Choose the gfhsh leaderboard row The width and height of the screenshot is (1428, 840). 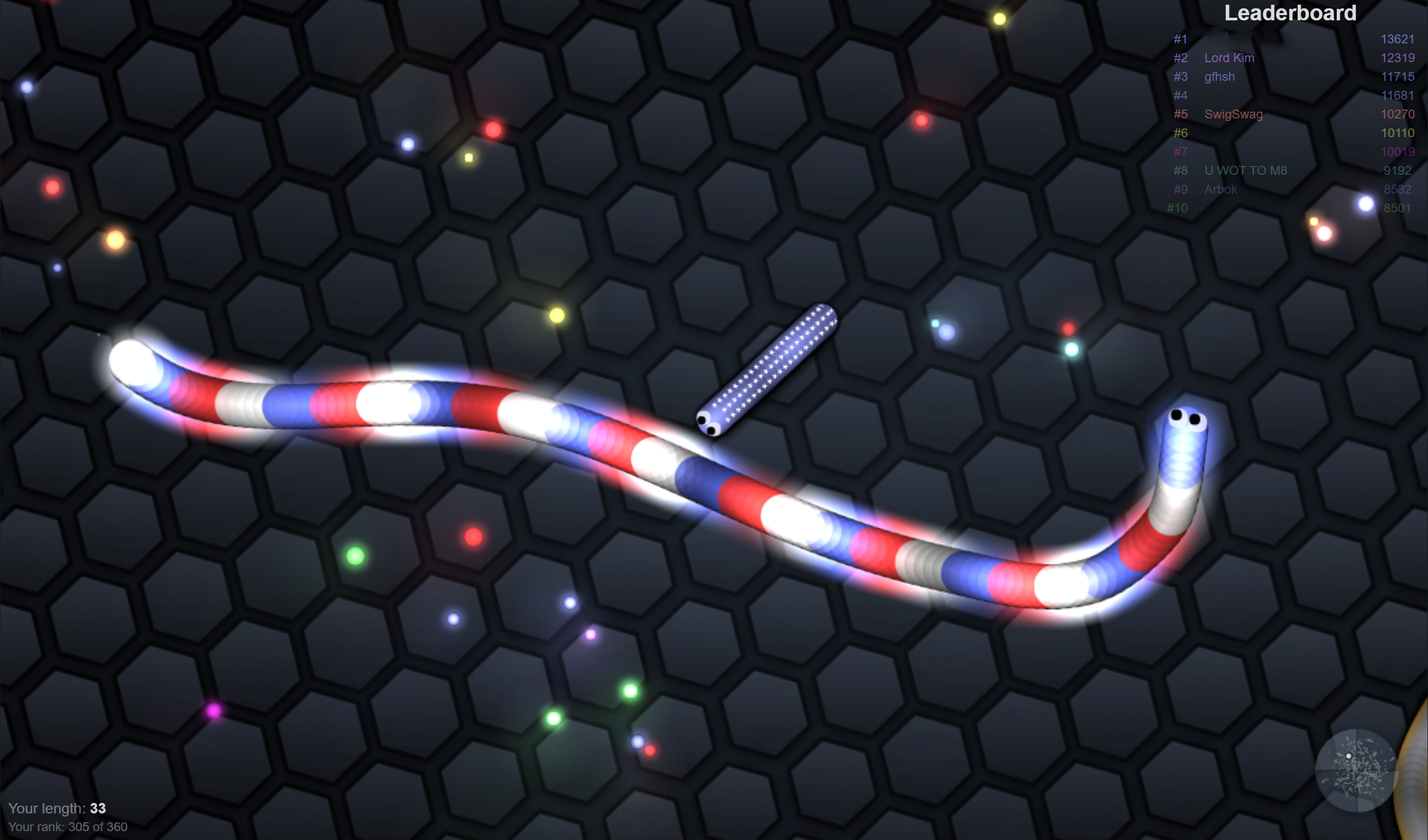click(1219, 77)
